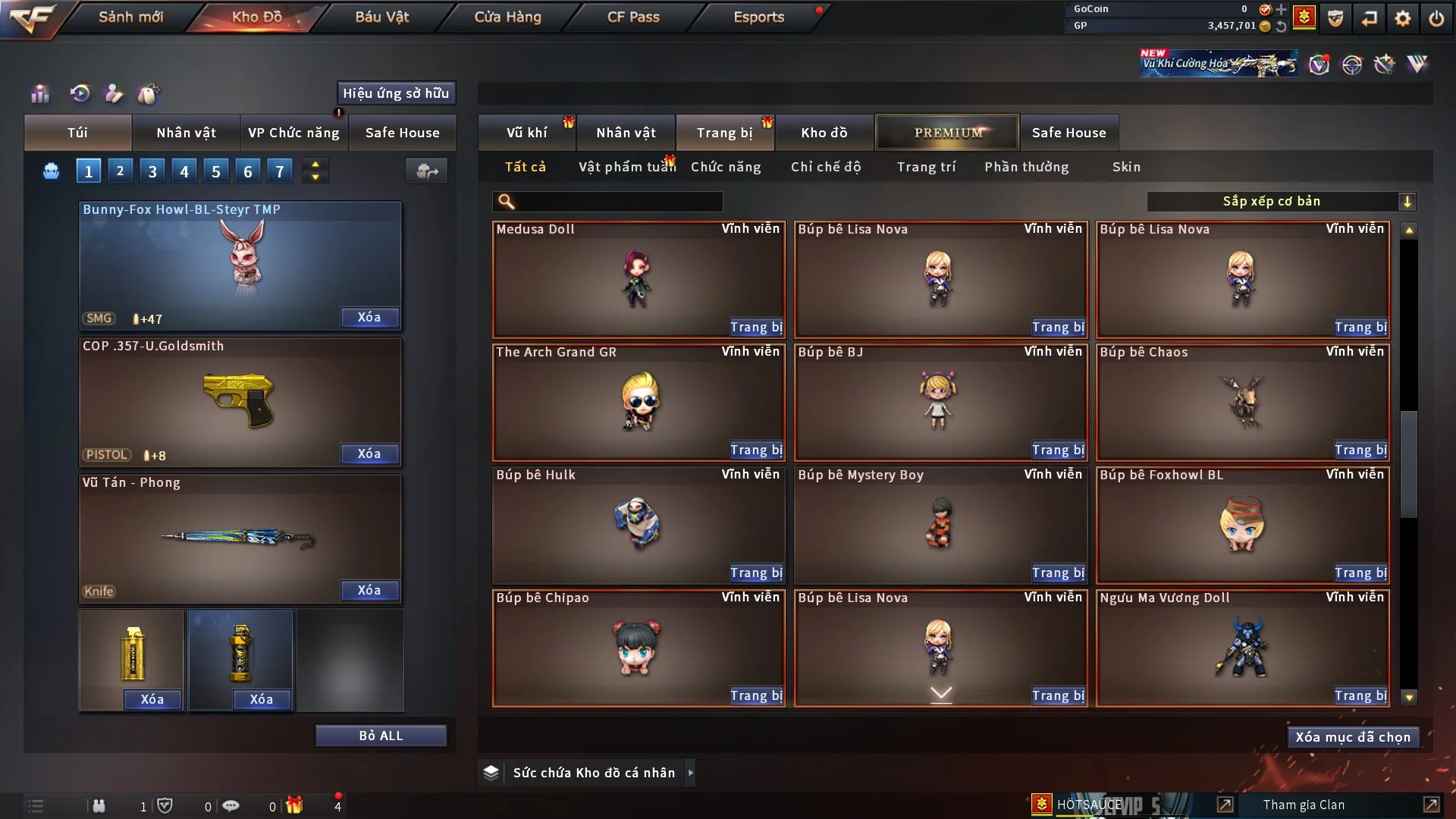Select the PREMIUM storage tab
The image size is (1456, 819).
pyautogui.click(x=947, y=133)
